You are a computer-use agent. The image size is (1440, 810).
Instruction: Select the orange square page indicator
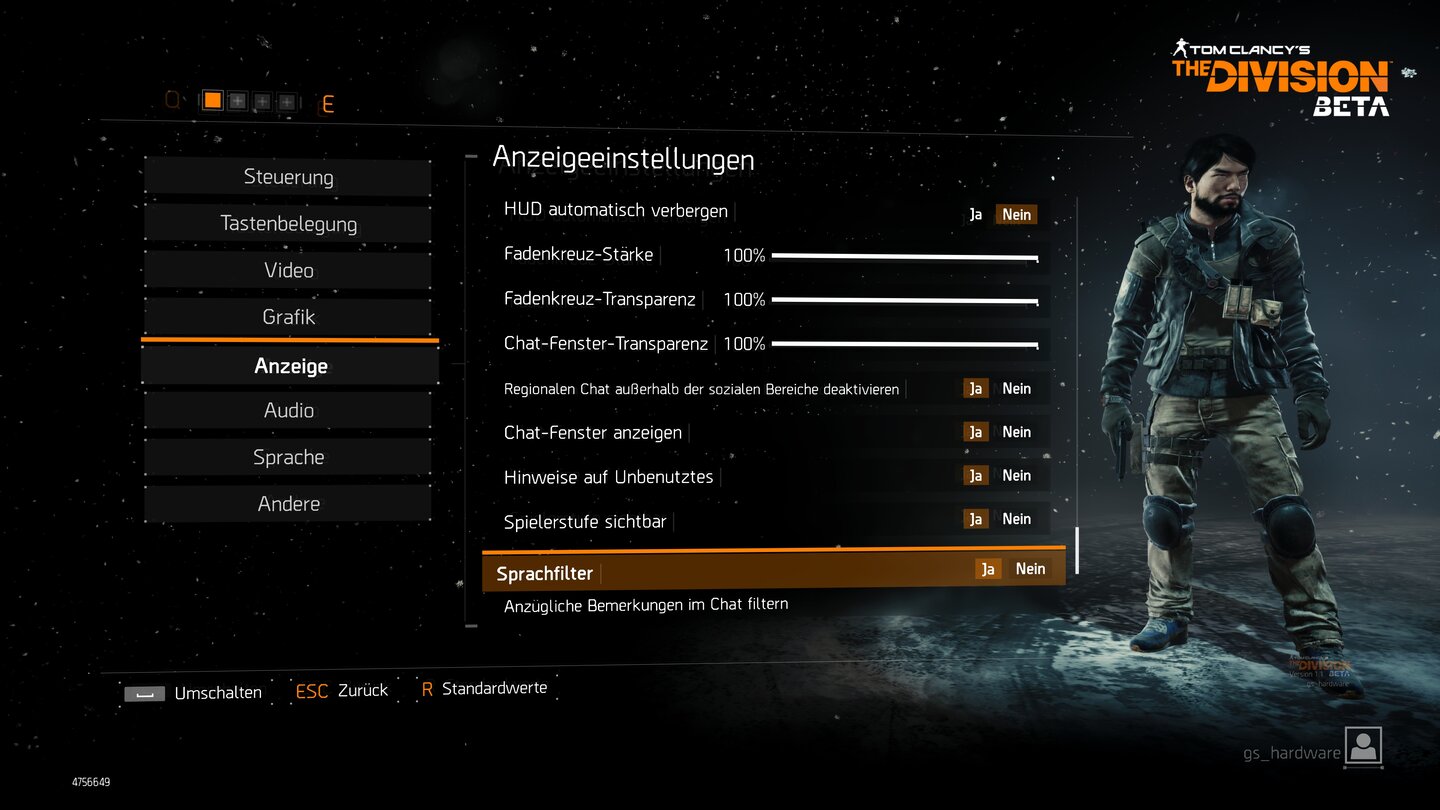[212, 100]
